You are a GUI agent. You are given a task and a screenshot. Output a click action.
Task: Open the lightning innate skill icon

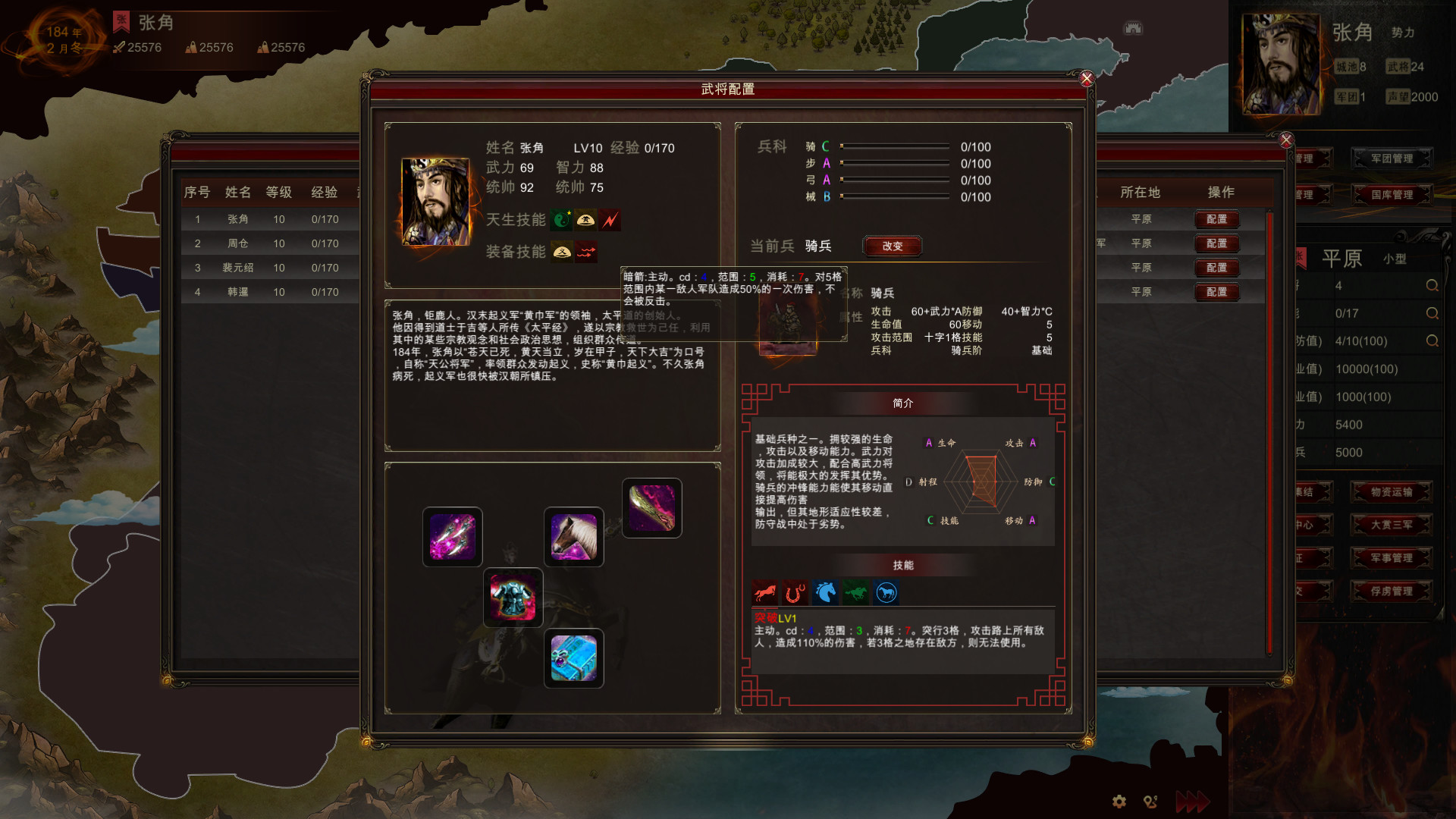(610, 220)
